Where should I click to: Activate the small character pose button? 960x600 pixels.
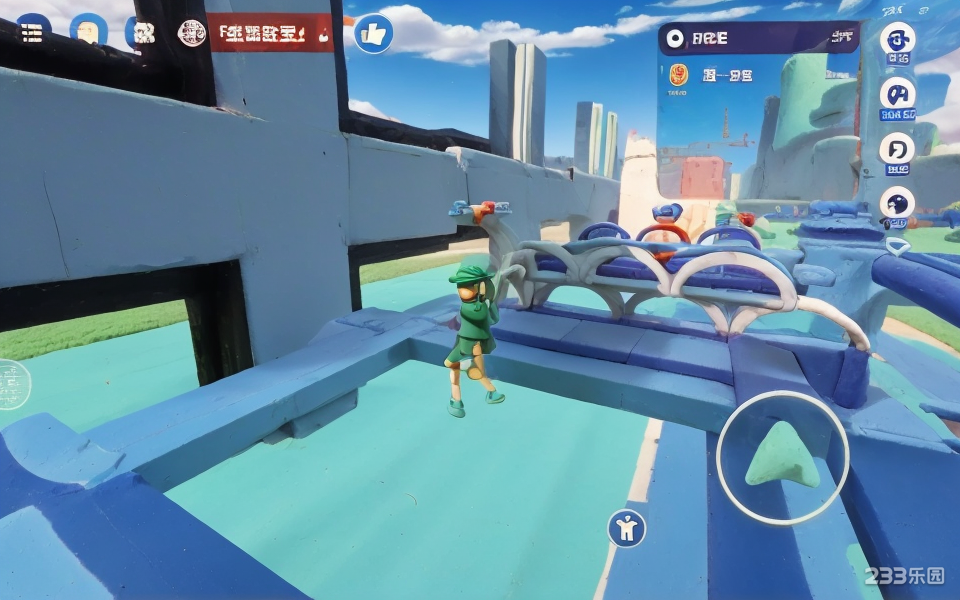(x=627, y=528)
